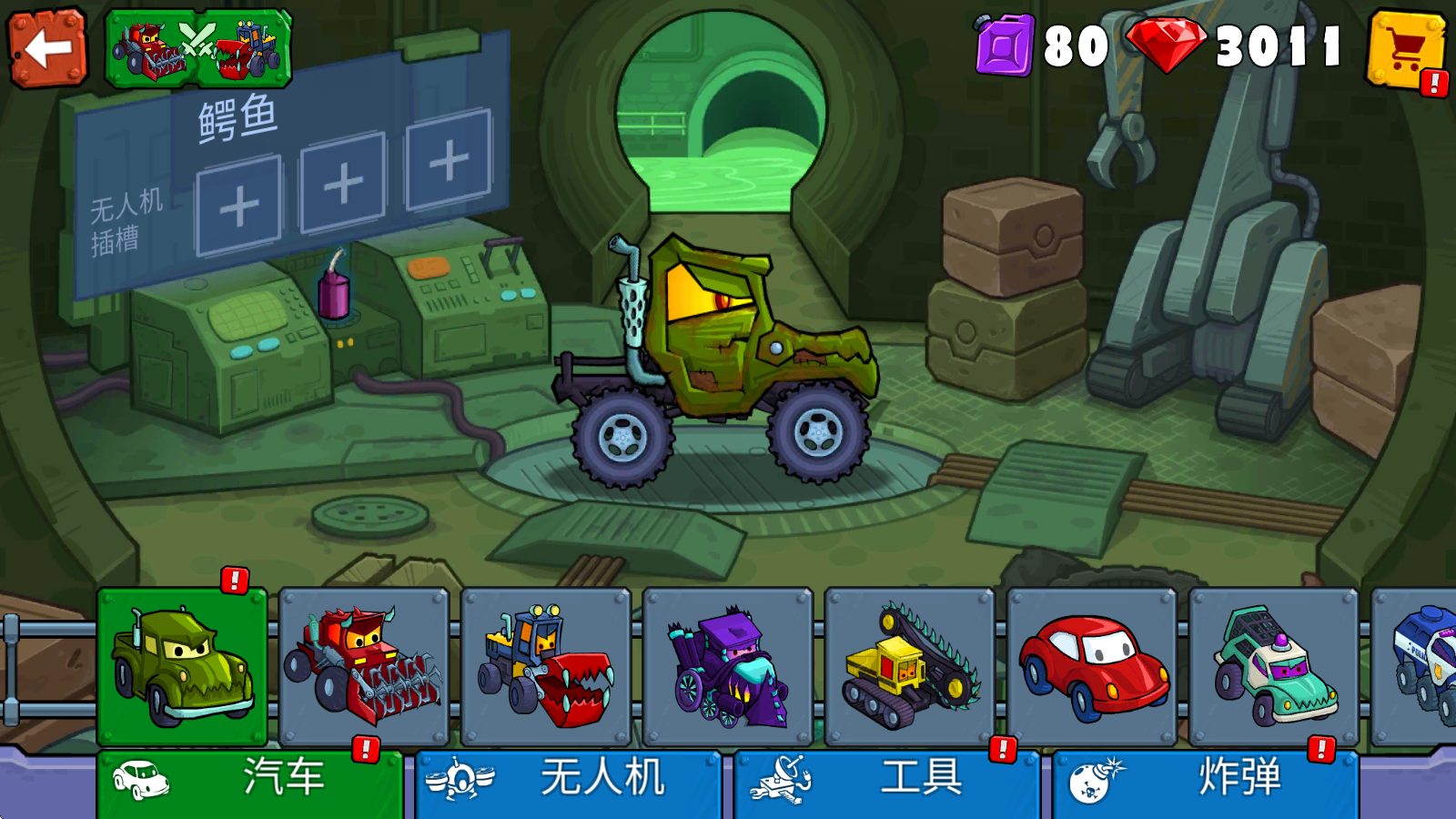Choose the red harvester car with spiked roller

[364, 666]
